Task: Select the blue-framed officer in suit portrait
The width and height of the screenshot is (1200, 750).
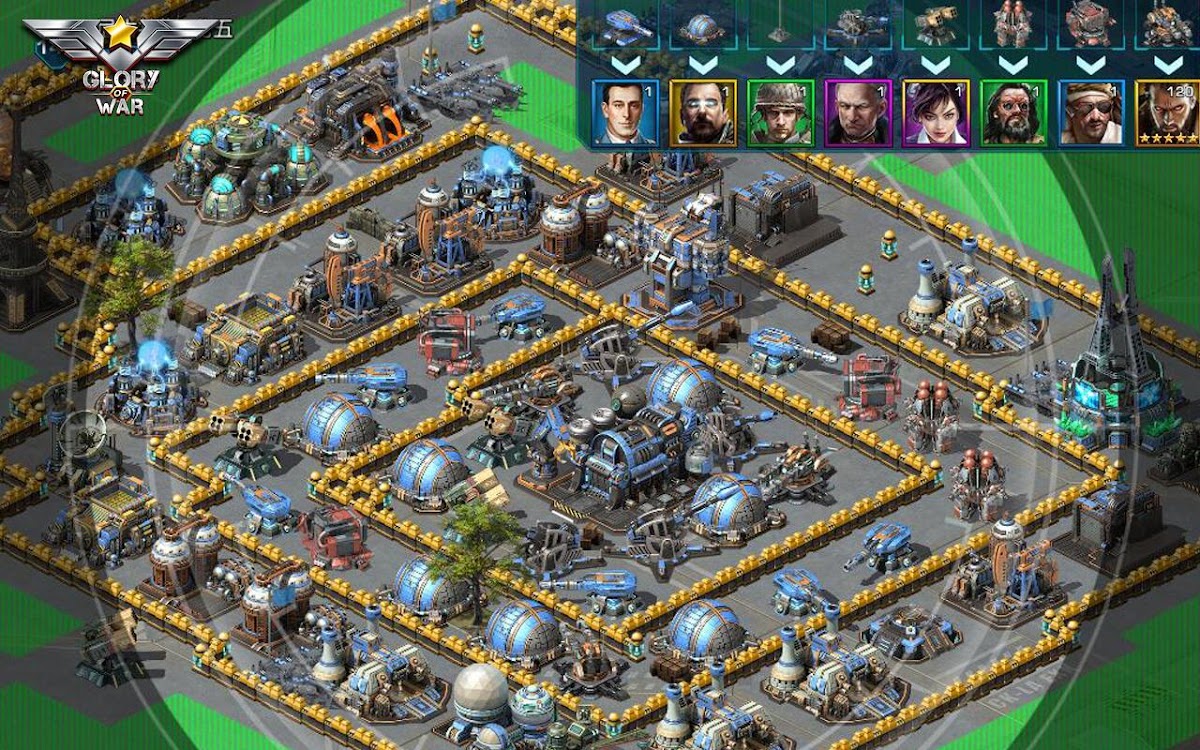Action: click(625, 112)
